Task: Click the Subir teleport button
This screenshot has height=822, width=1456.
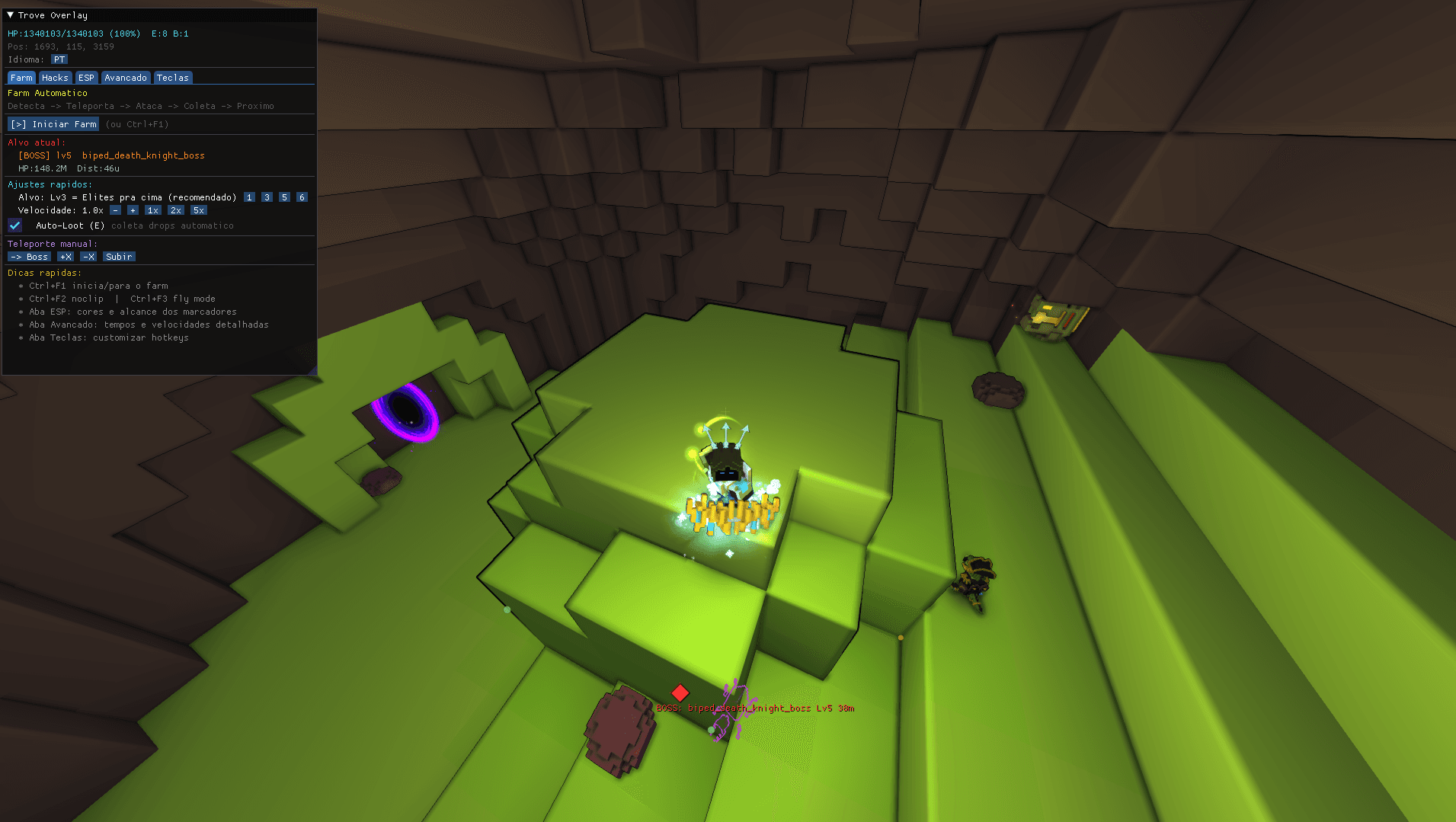Action: [x=118, y=256]
